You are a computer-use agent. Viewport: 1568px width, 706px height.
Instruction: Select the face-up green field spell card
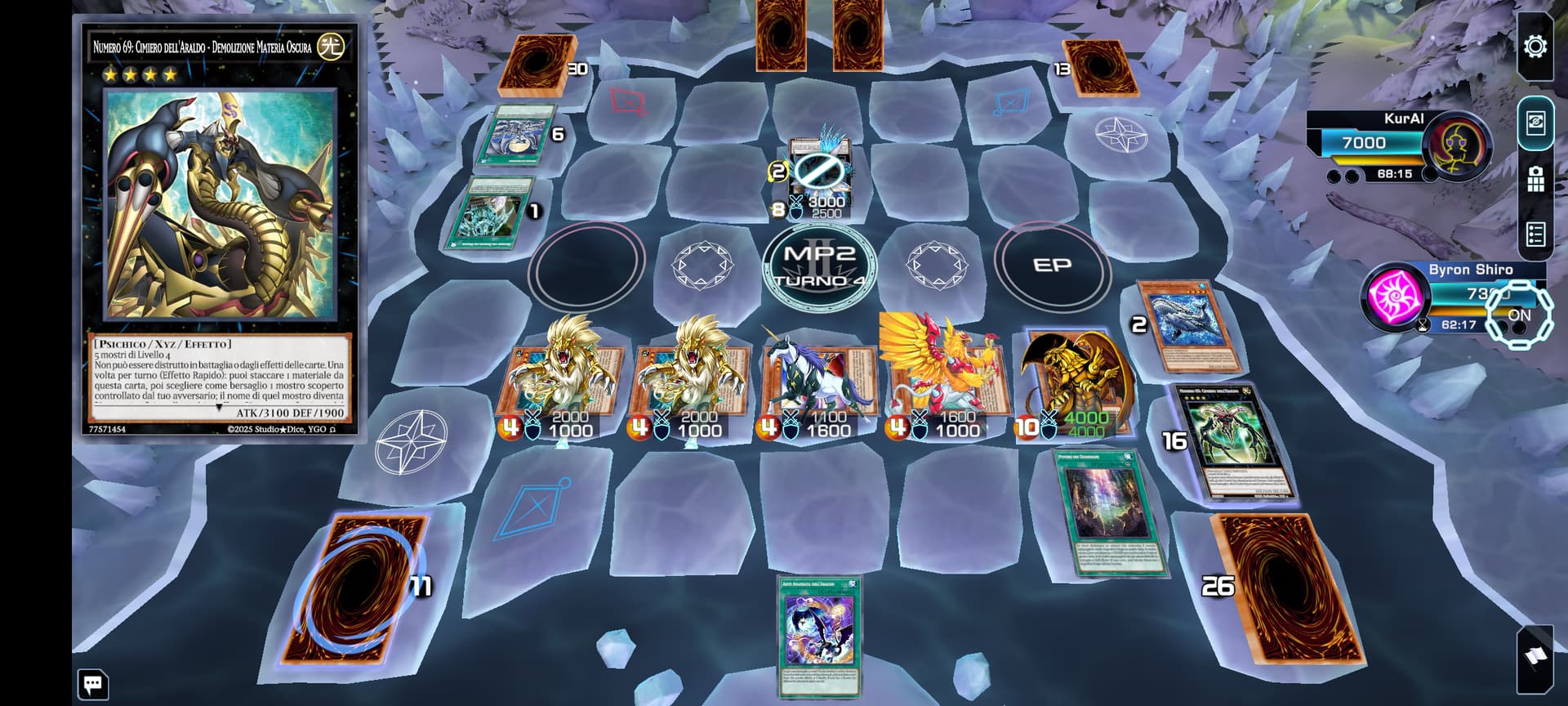(x=1109, y=512)
